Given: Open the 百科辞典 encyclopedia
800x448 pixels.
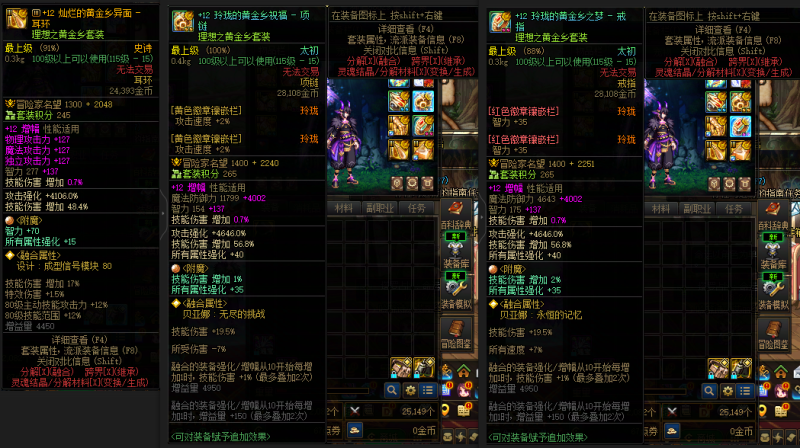Looking at the screenshot, I should (459, 217).
